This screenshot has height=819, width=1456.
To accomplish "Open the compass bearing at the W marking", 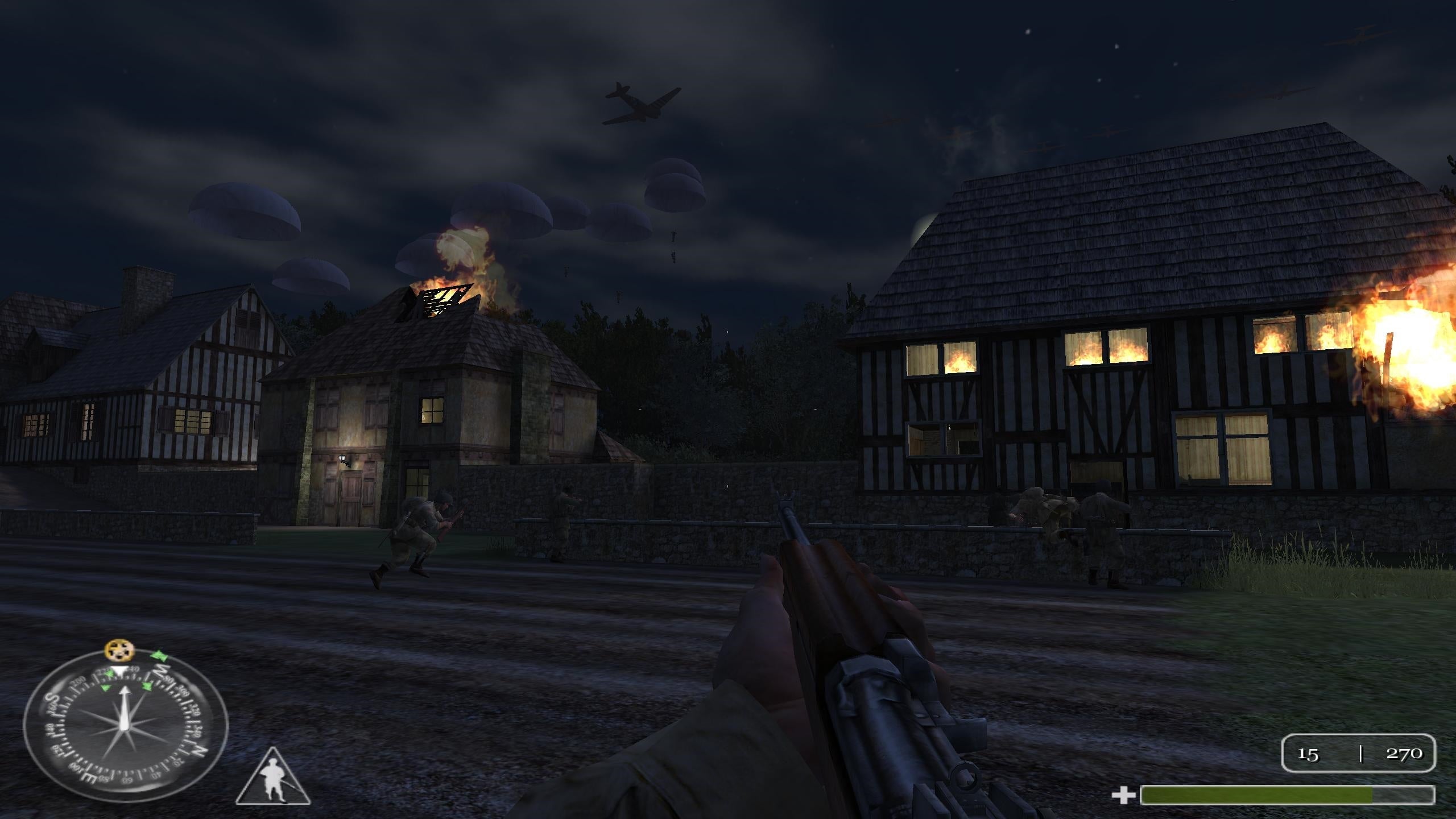I will (162, 670).
